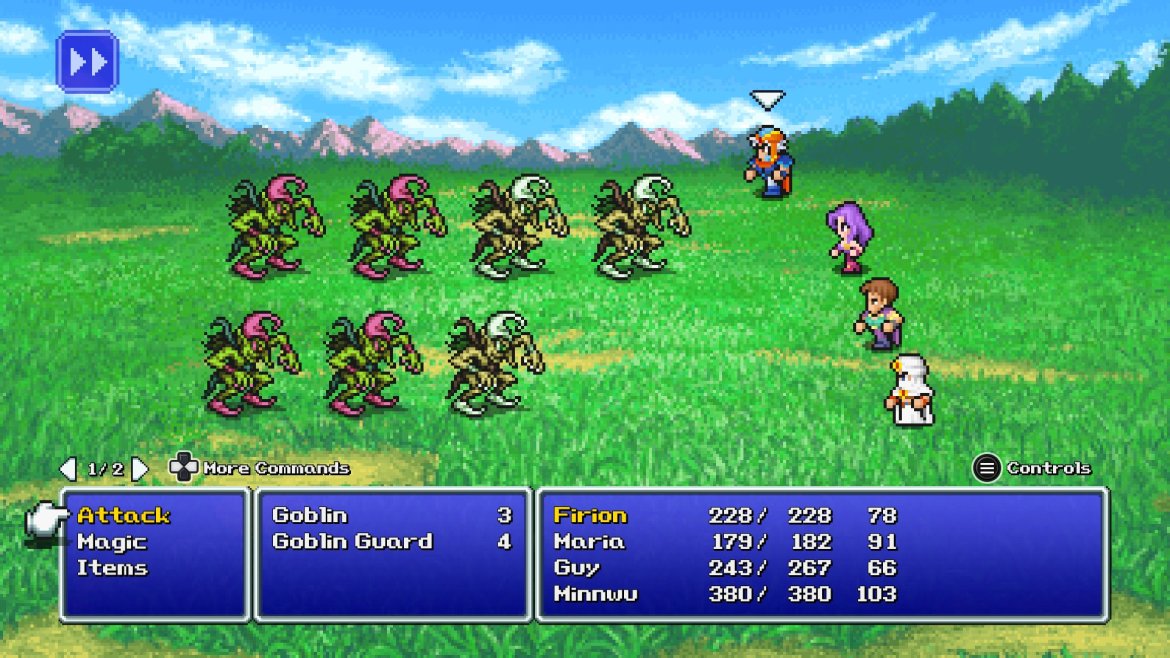This screenshot has height=658, width=1170.
Task: Select Firion in the party list
Action: click(x=590, y=516)
